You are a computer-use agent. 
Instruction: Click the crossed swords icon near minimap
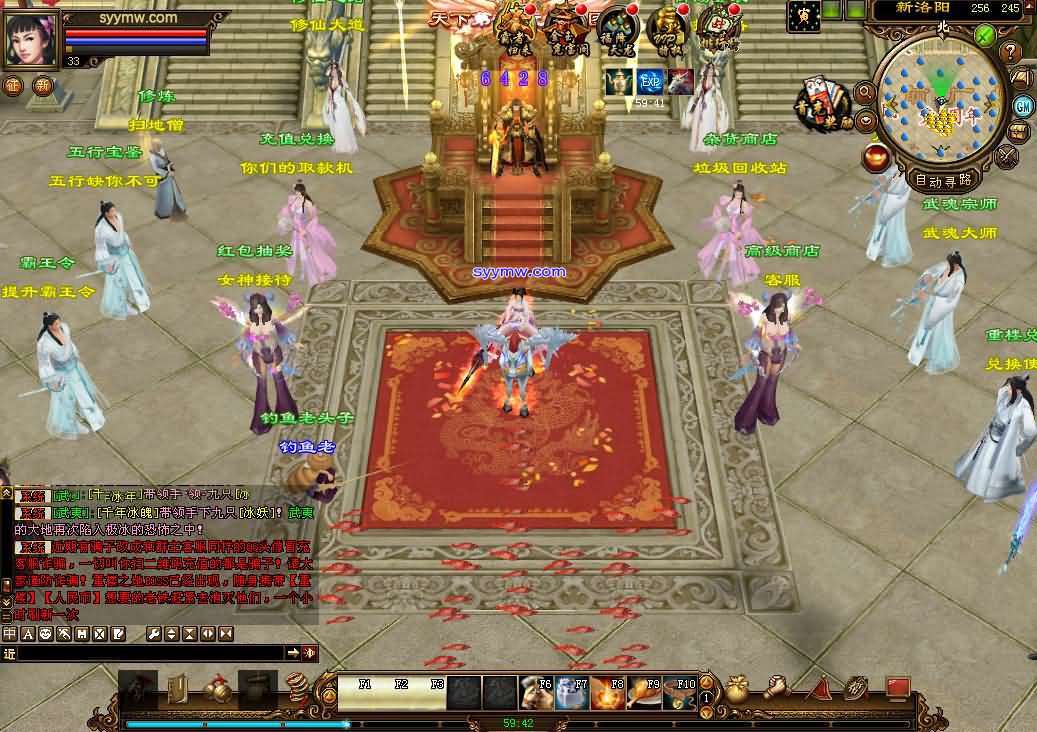1006,156
